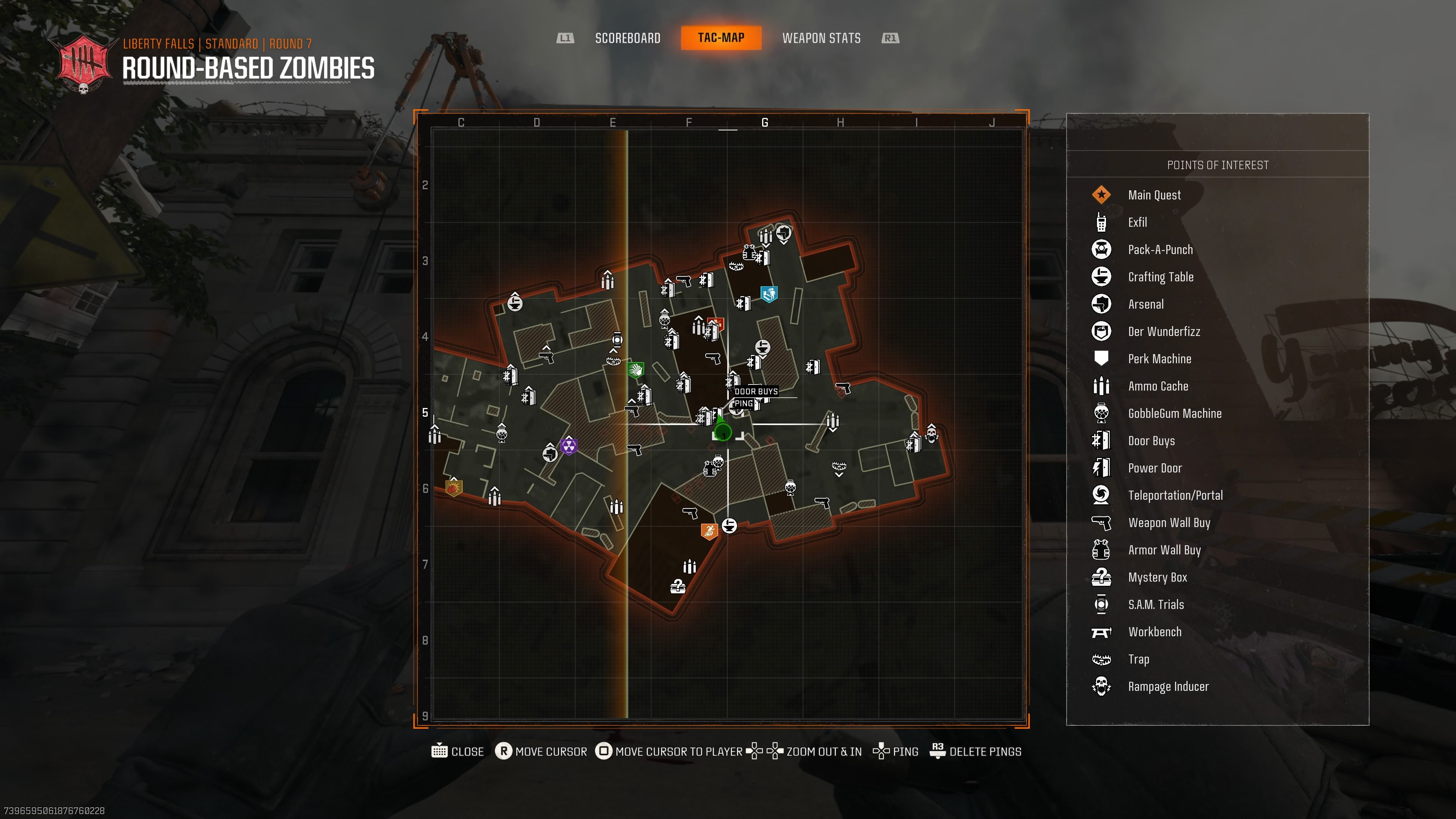Choose GobbleGum Machine in the legend
The width and height of the screenshot is (1456, 819).
pos(1175,413)
